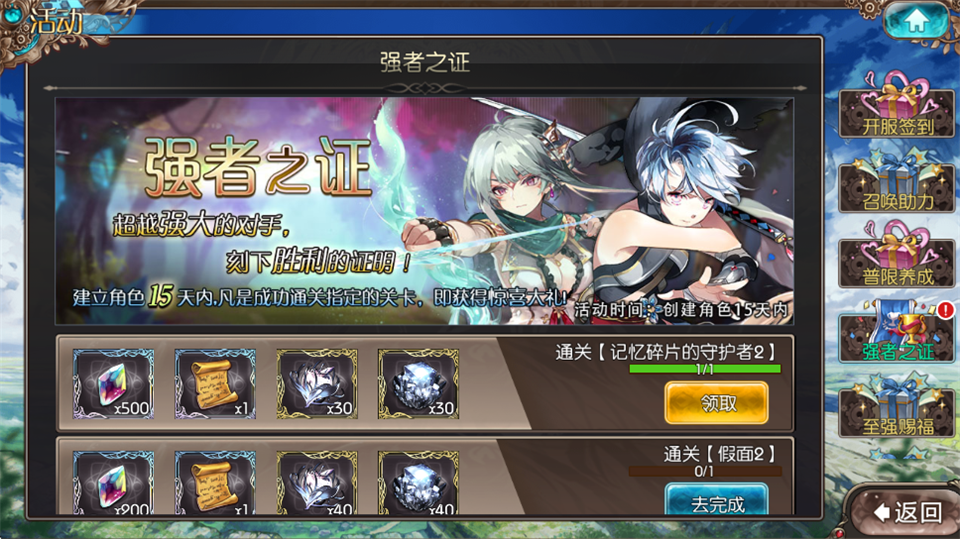Inspect the rainbow gem x500 reward
This screenshot has height=539, width=960.
point(113,384)
